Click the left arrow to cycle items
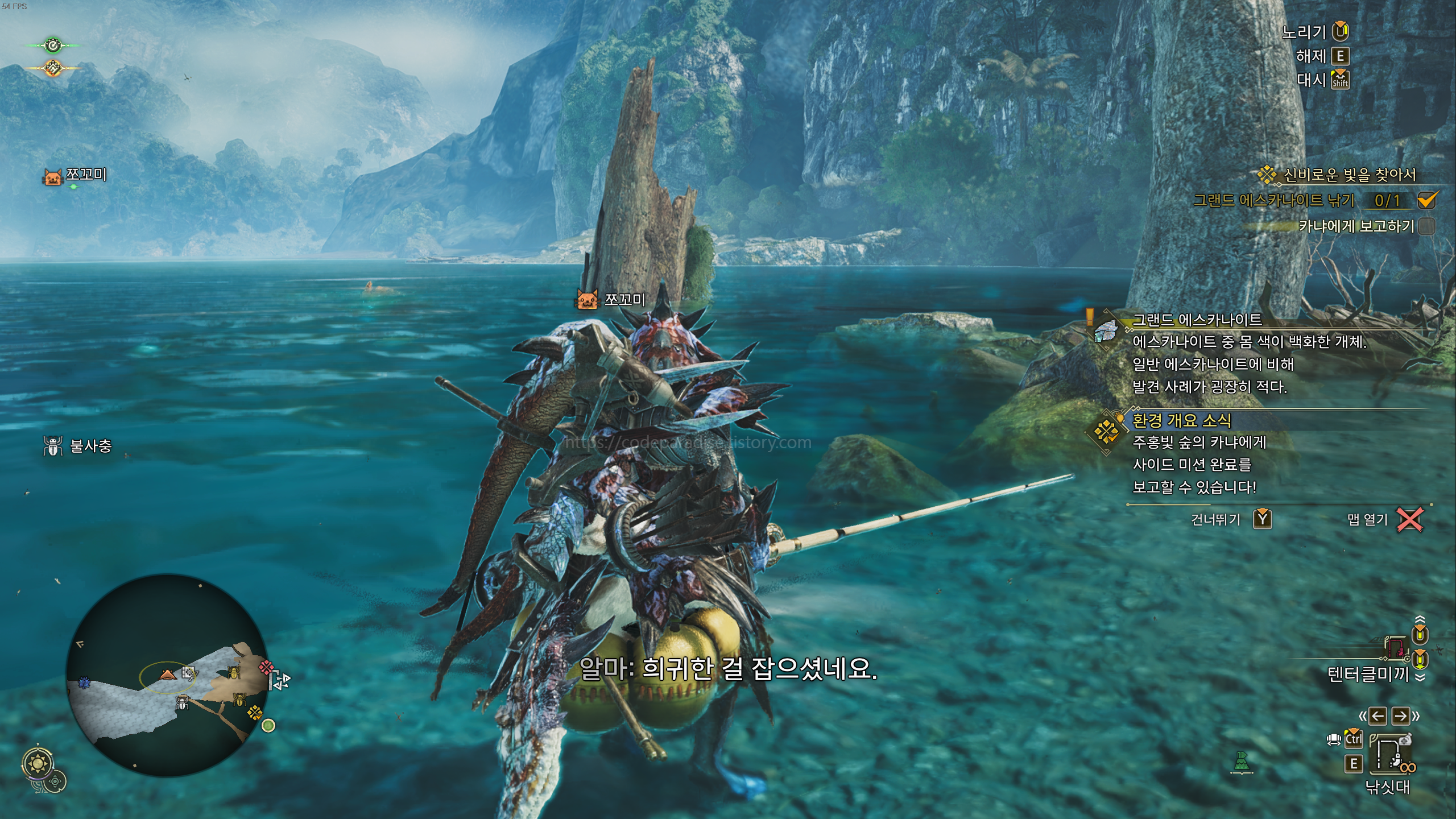 (1377, 716)
